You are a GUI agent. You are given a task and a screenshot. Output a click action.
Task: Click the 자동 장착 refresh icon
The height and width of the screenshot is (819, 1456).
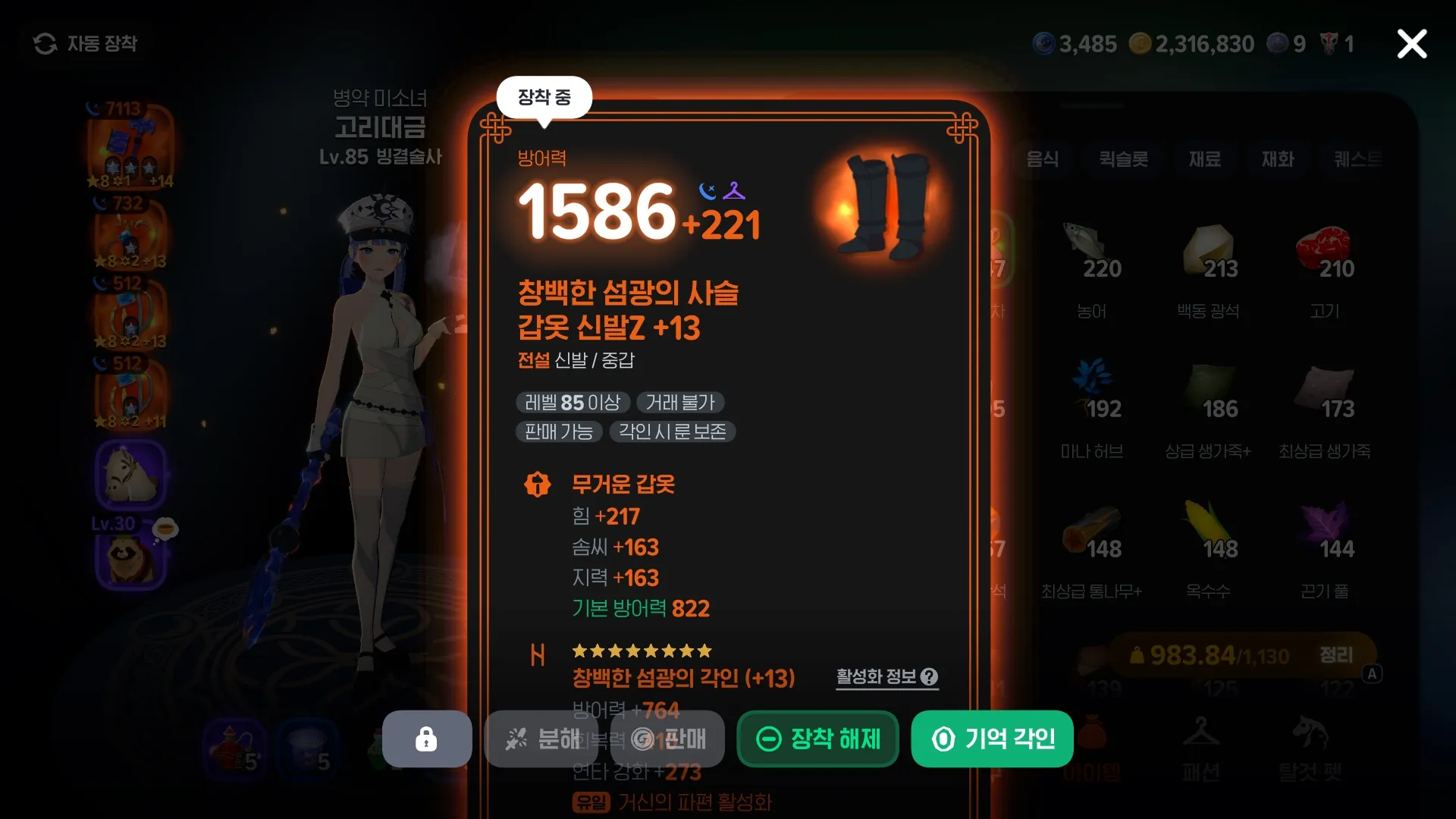[45, 43]
